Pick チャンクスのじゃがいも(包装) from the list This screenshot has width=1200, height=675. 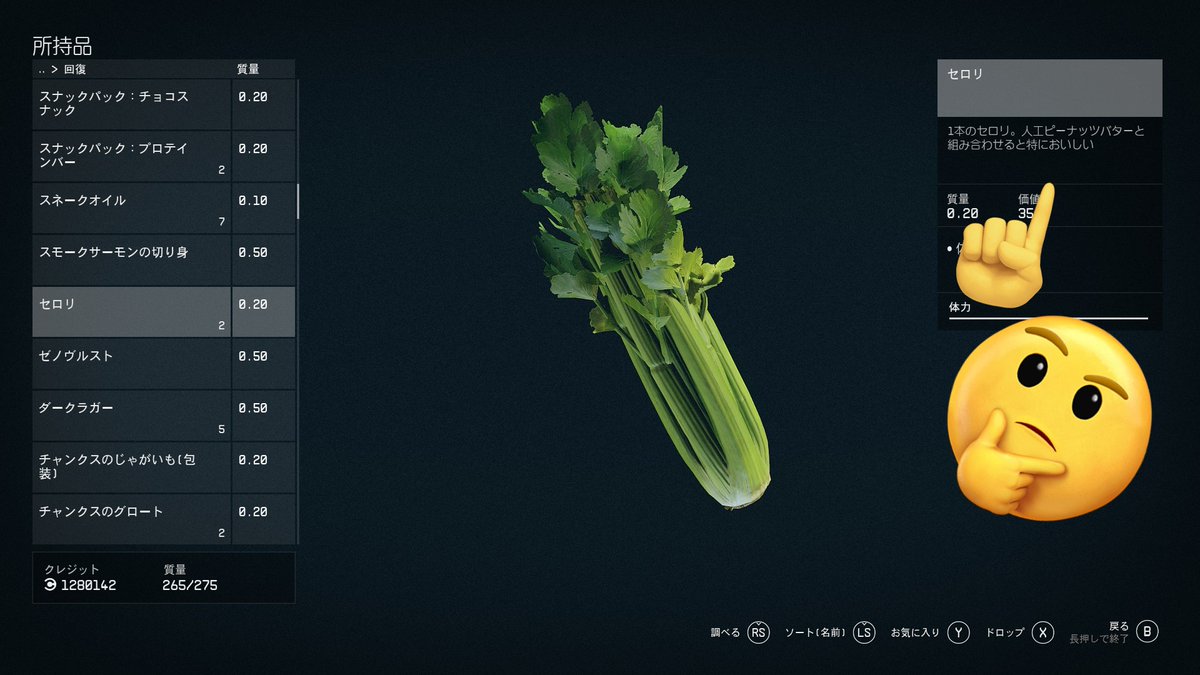[132, 468]
